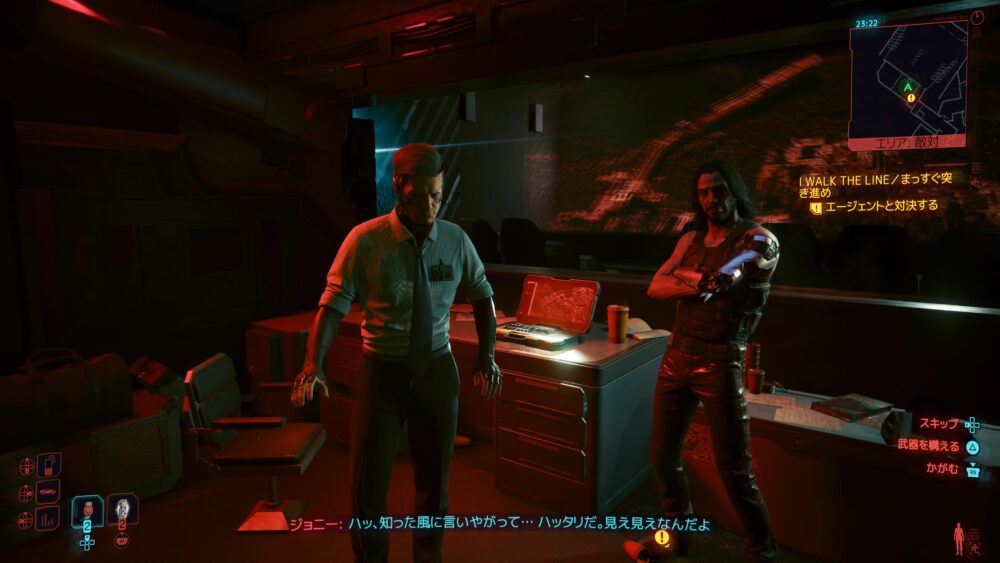Use the blue-highlighted healing inhaler slot
Image resolution: width=1000 pixels, height=563 pixels.
coord(88,512)
